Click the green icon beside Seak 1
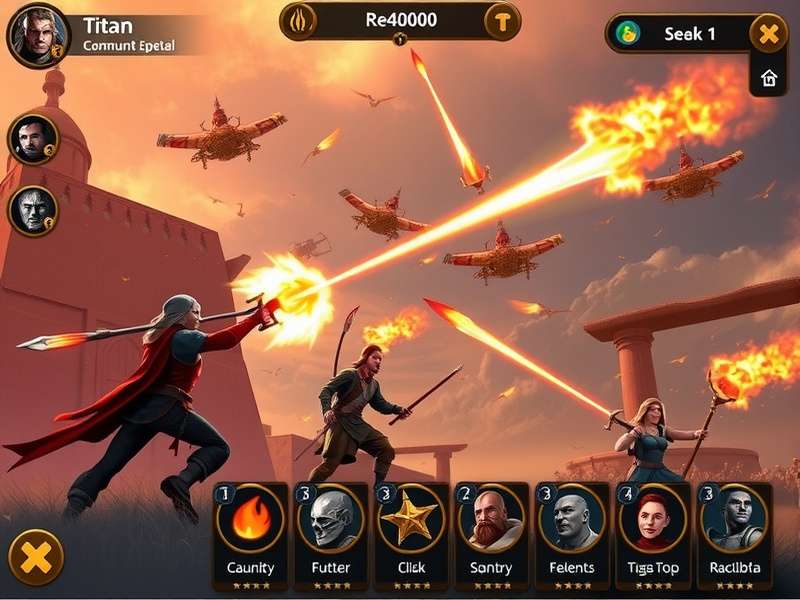 point(629,33)
